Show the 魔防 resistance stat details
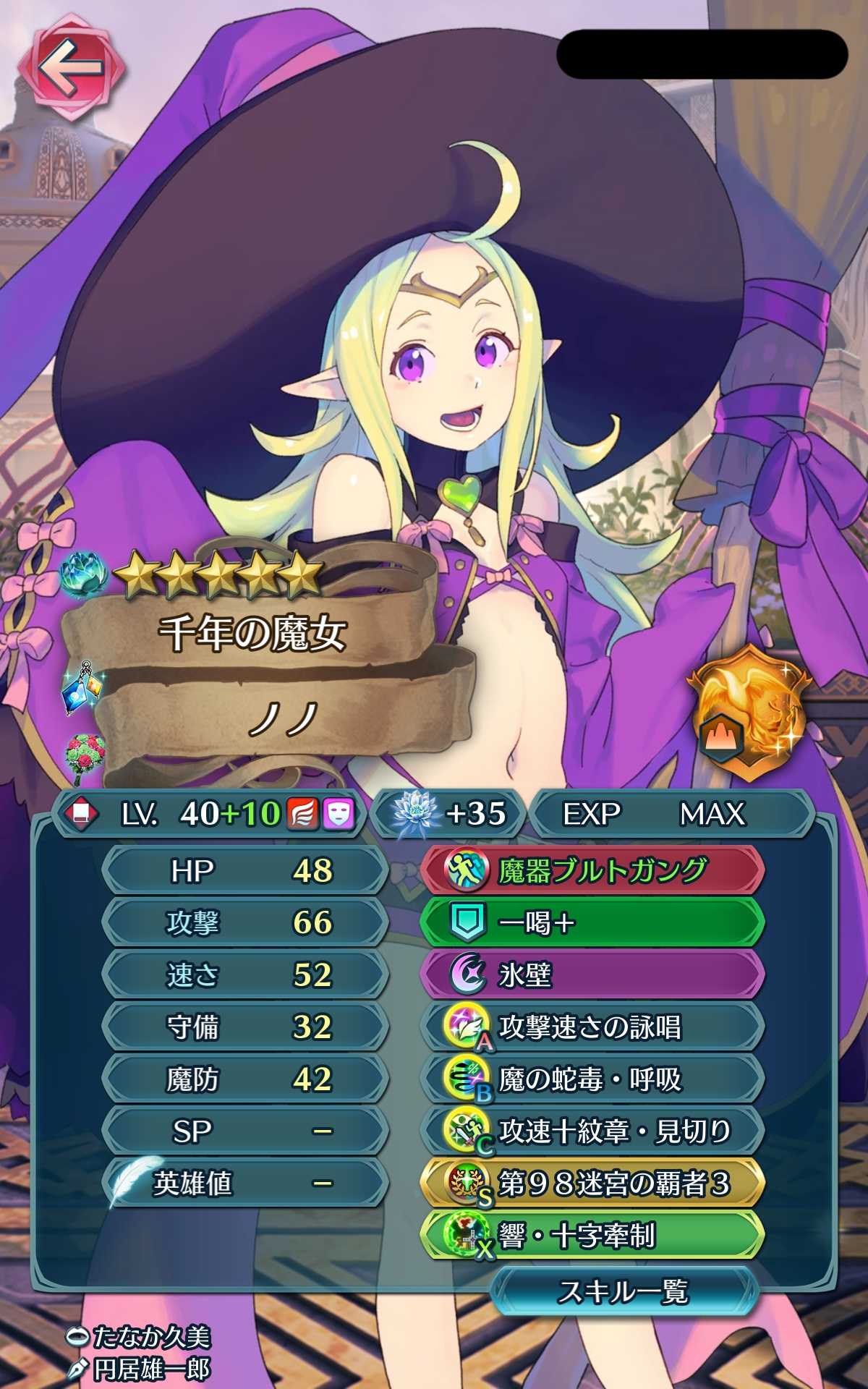The image size is (868, 1389). click(x=244, y=1079)
